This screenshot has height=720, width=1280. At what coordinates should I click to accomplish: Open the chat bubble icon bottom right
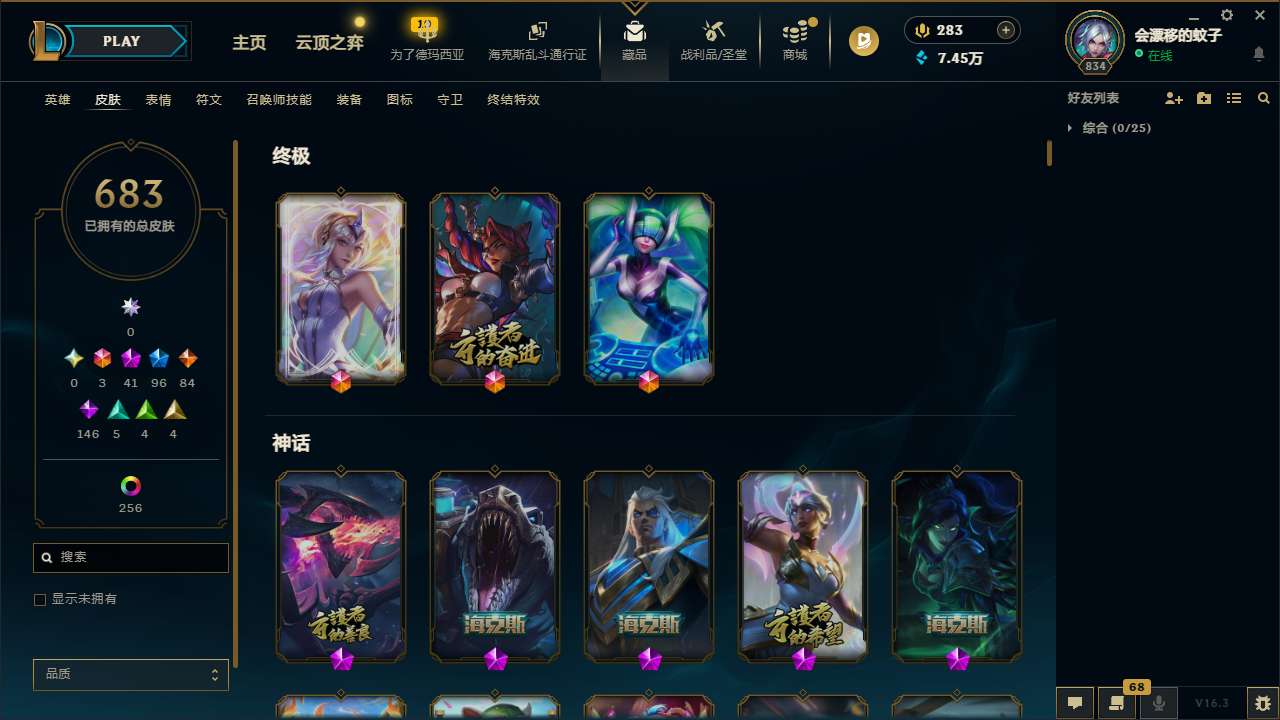[x=1075, y=702]
